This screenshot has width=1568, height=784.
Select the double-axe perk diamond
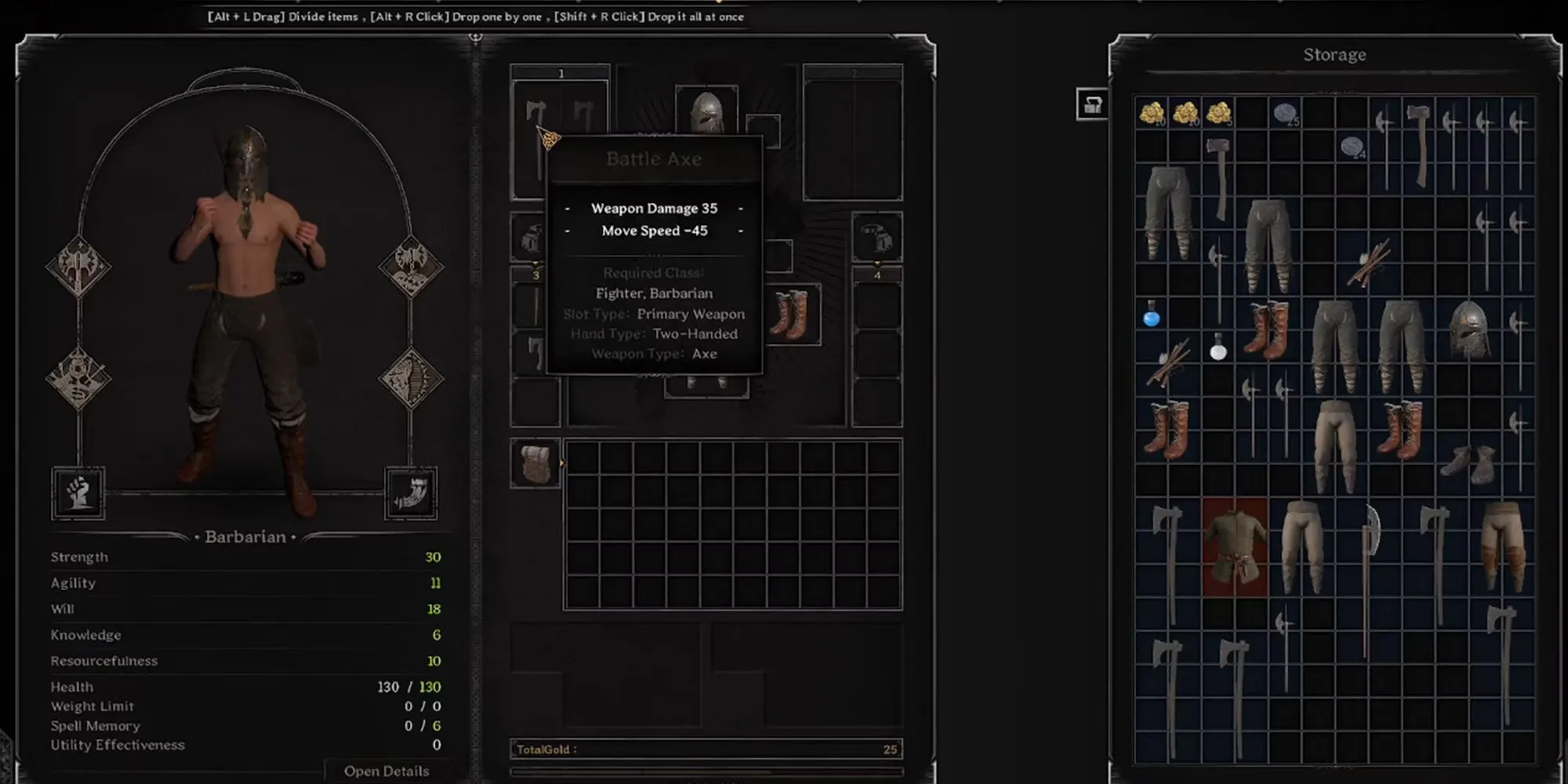coord(78,266)
